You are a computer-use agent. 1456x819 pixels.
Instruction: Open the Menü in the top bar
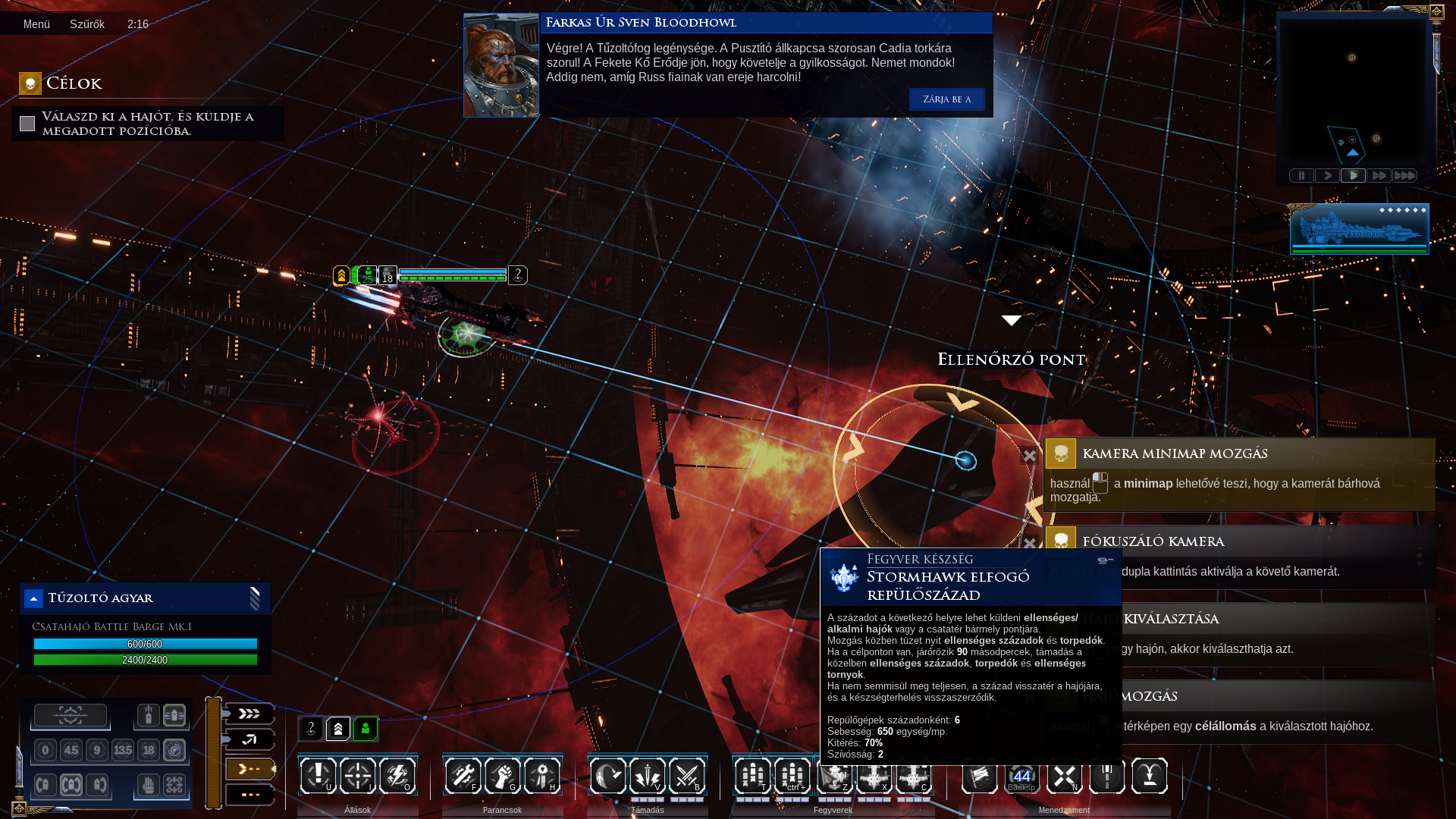click(36, 24)
